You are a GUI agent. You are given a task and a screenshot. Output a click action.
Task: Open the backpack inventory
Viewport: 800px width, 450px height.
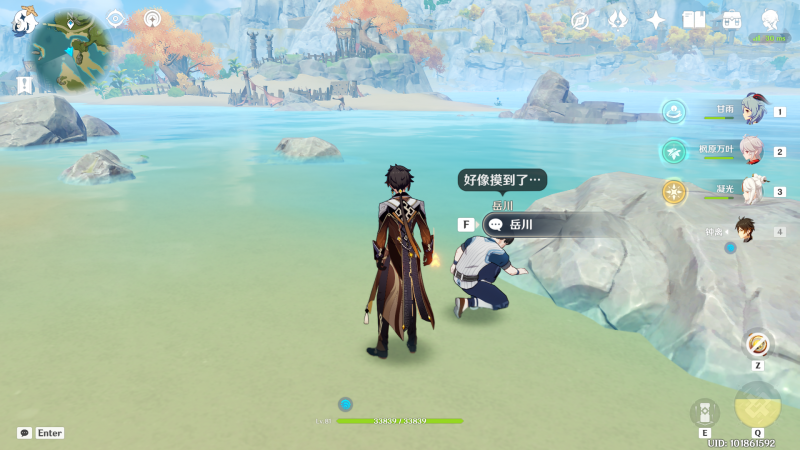tap(732, 20)
